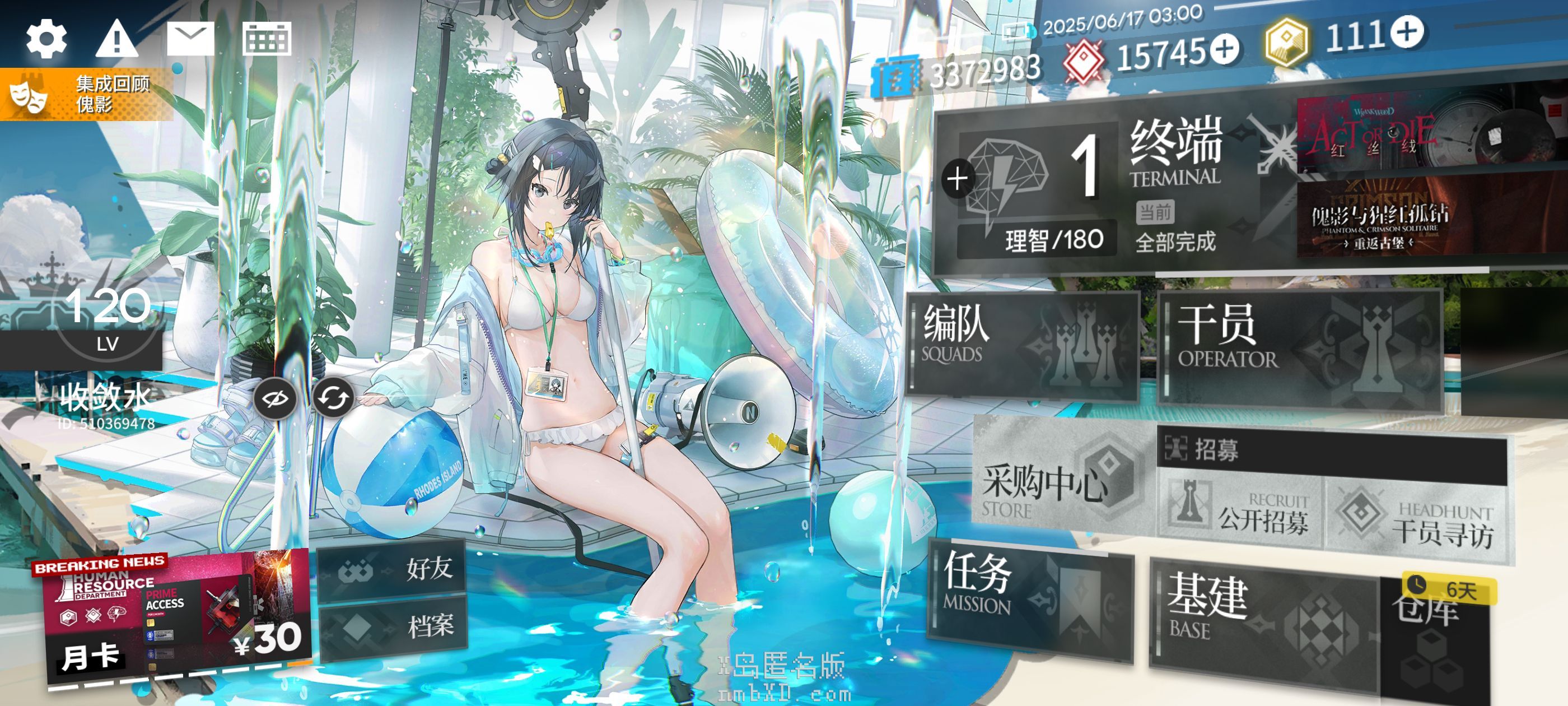Screen dimensions: 1568x706
Task: Open the settings gear icon
Action: coord(46,39)
